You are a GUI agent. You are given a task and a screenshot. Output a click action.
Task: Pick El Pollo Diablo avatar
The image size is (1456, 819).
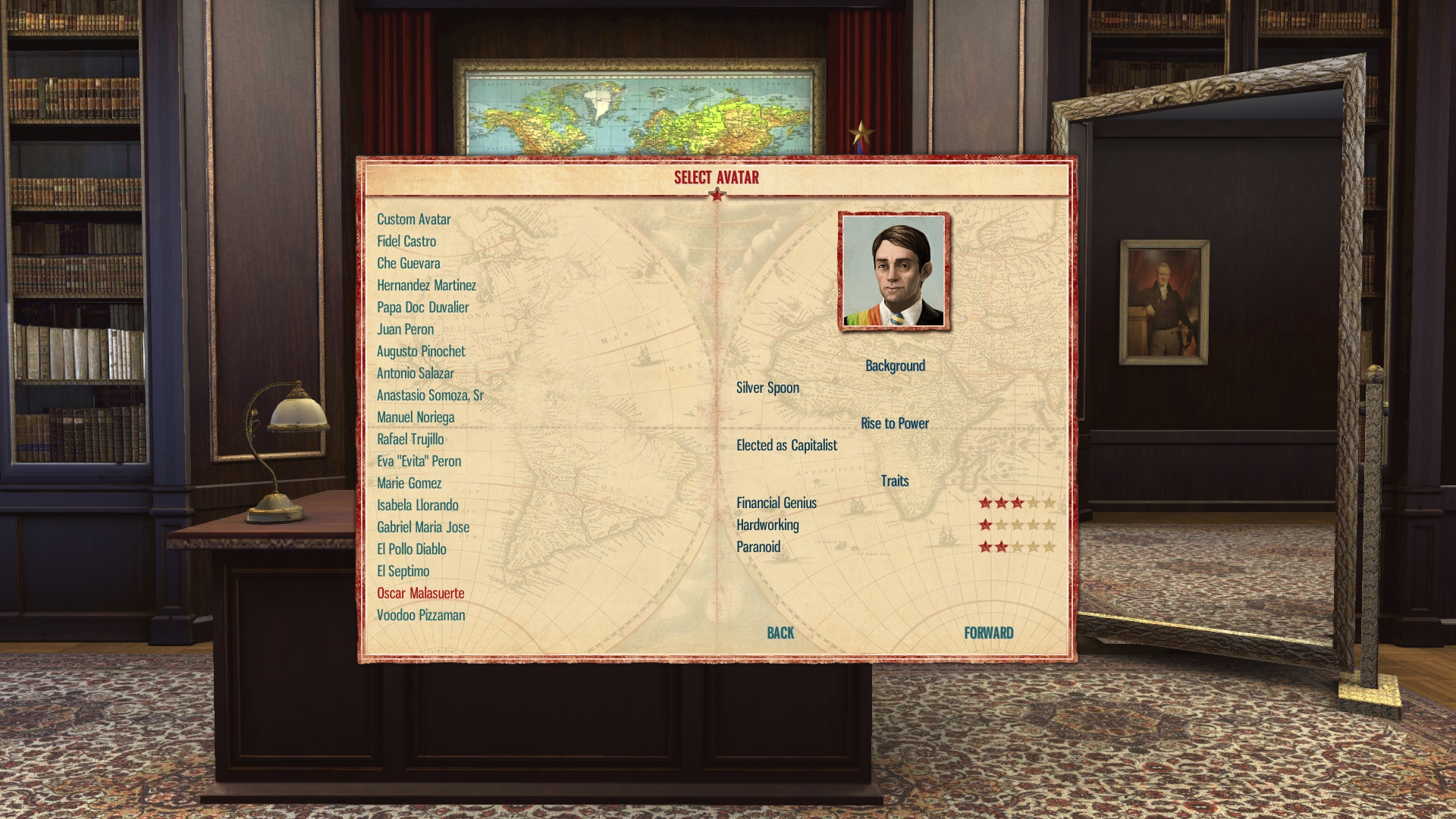coord(411,549)
